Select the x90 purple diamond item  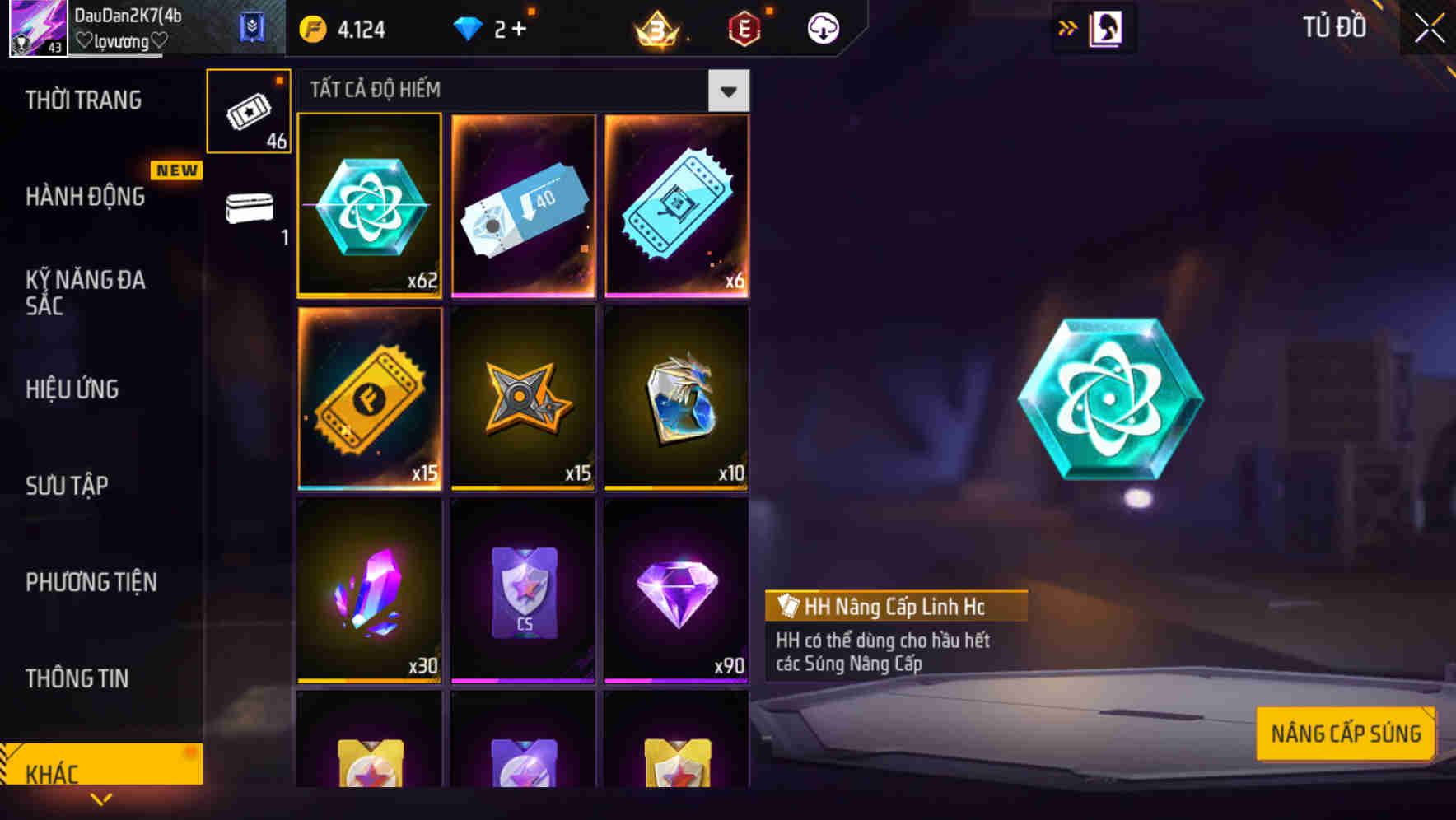(676, 593)
